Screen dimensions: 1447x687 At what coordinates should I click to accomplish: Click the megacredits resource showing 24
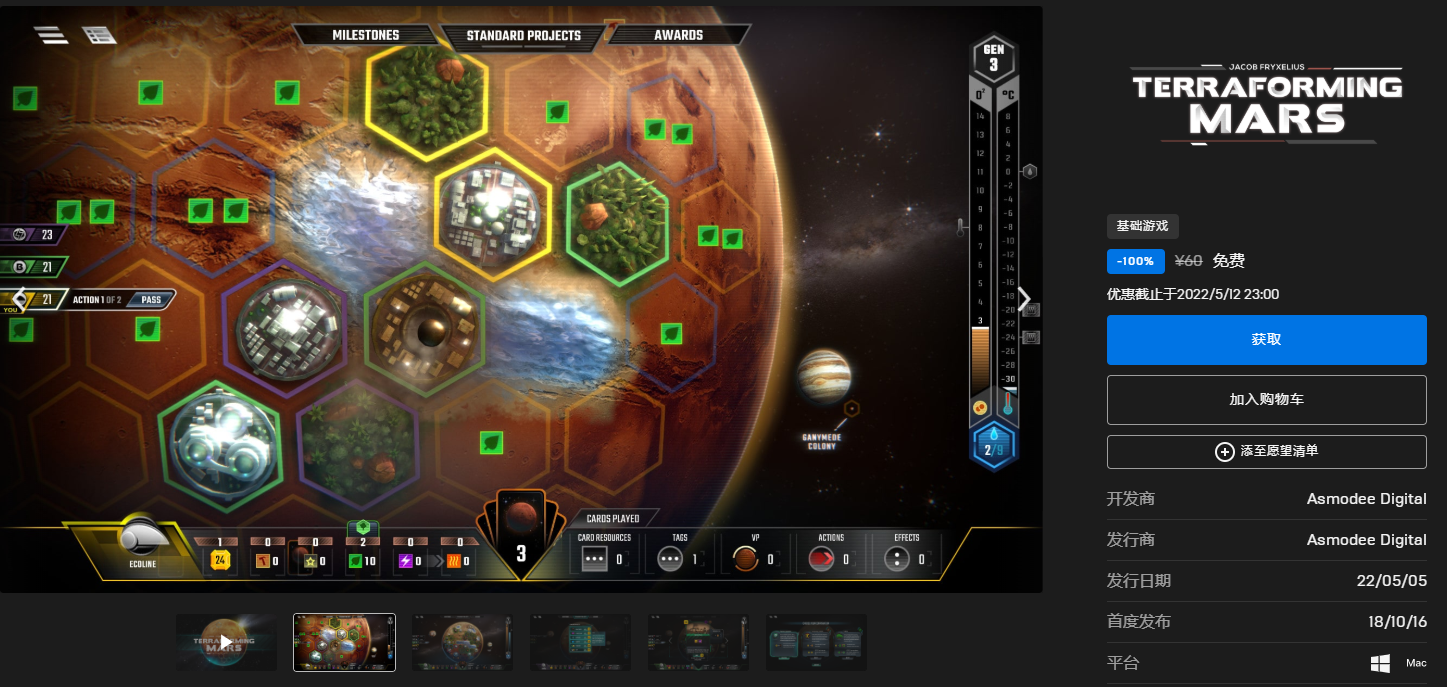tap(220, 560)
